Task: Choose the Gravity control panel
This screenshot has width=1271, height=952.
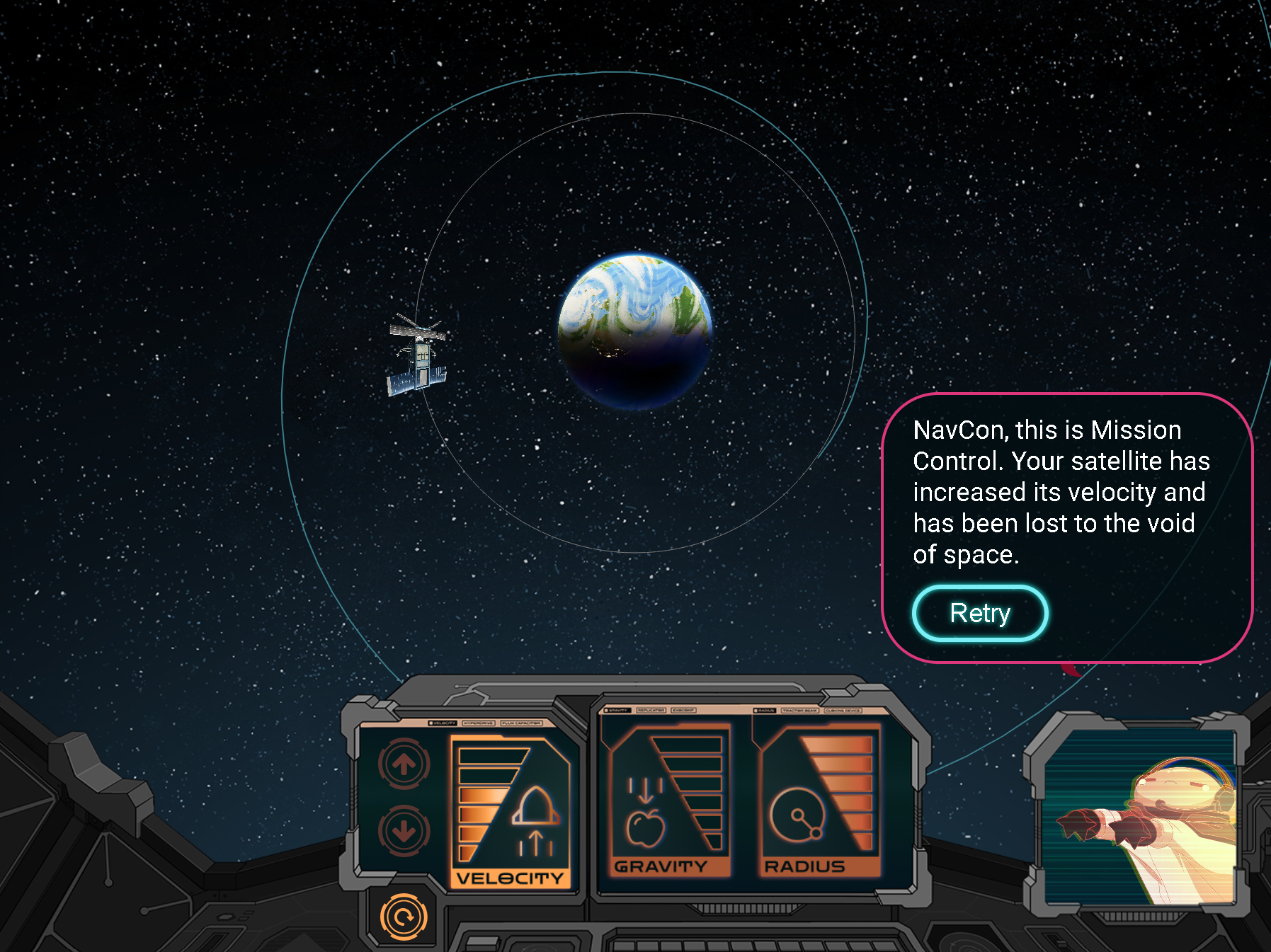Action: [x=666, y=800]
